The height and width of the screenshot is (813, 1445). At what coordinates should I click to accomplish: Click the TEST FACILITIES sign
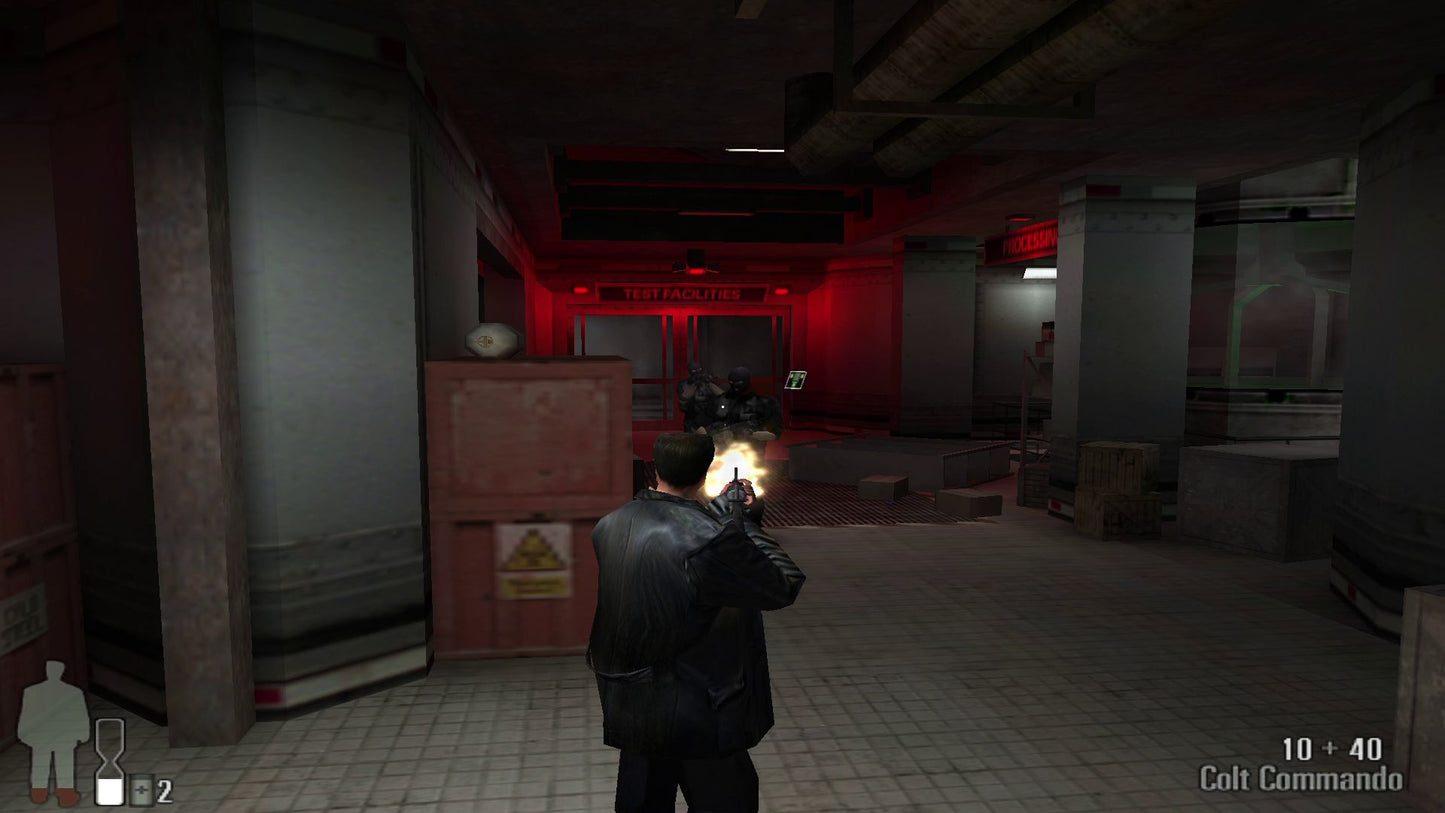click(x=683, y=293)
